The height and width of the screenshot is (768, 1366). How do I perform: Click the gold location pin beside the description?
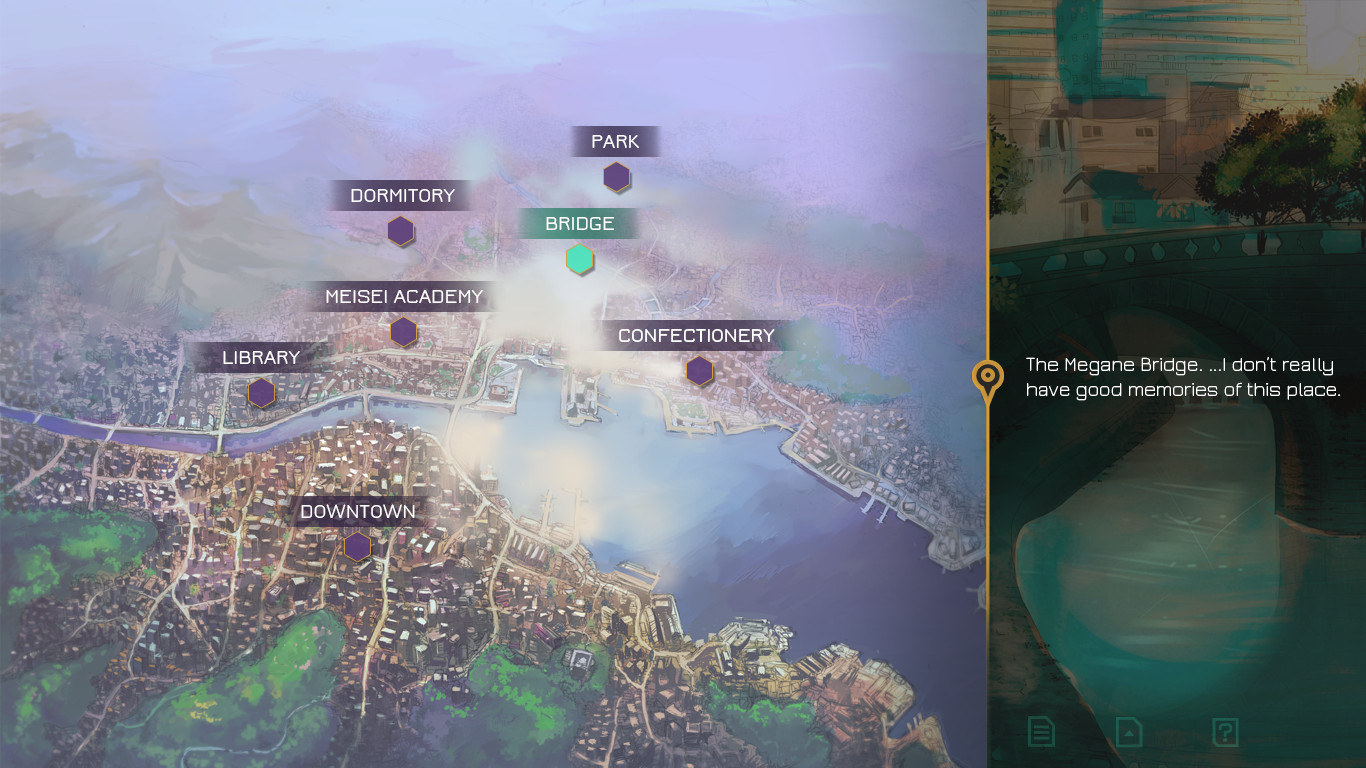[x=986, y=380]
